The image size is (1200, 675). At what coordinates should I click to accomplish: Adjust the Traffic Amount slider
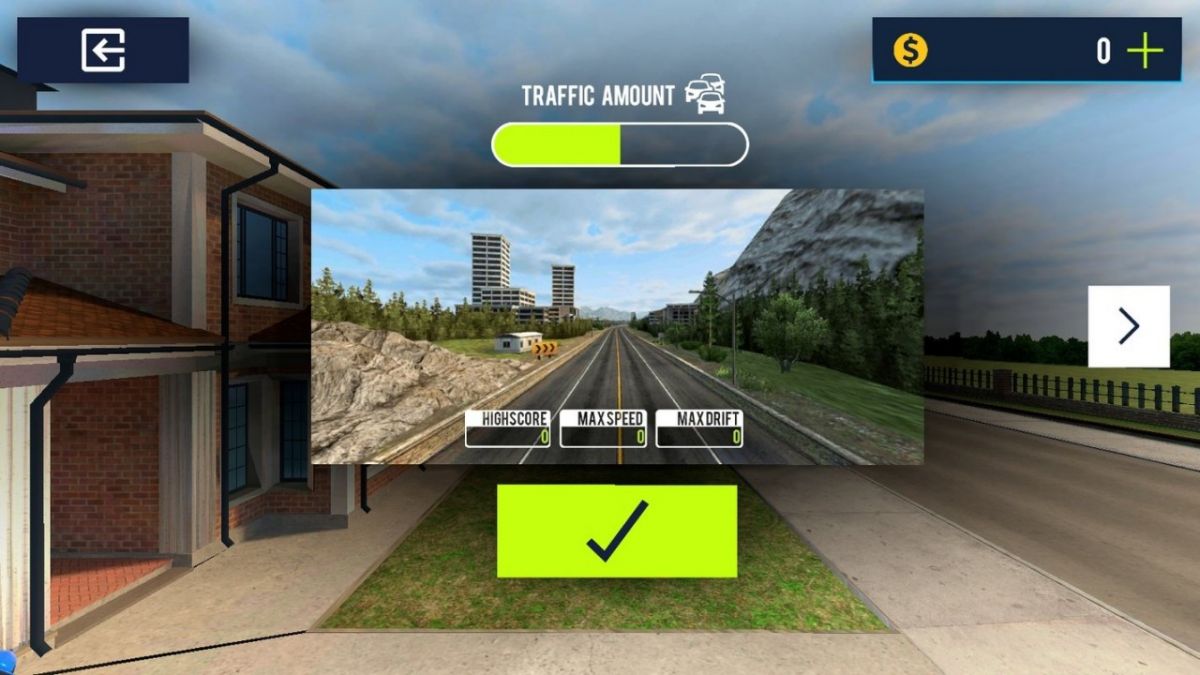pyautogui.click(x=620, y=145)
